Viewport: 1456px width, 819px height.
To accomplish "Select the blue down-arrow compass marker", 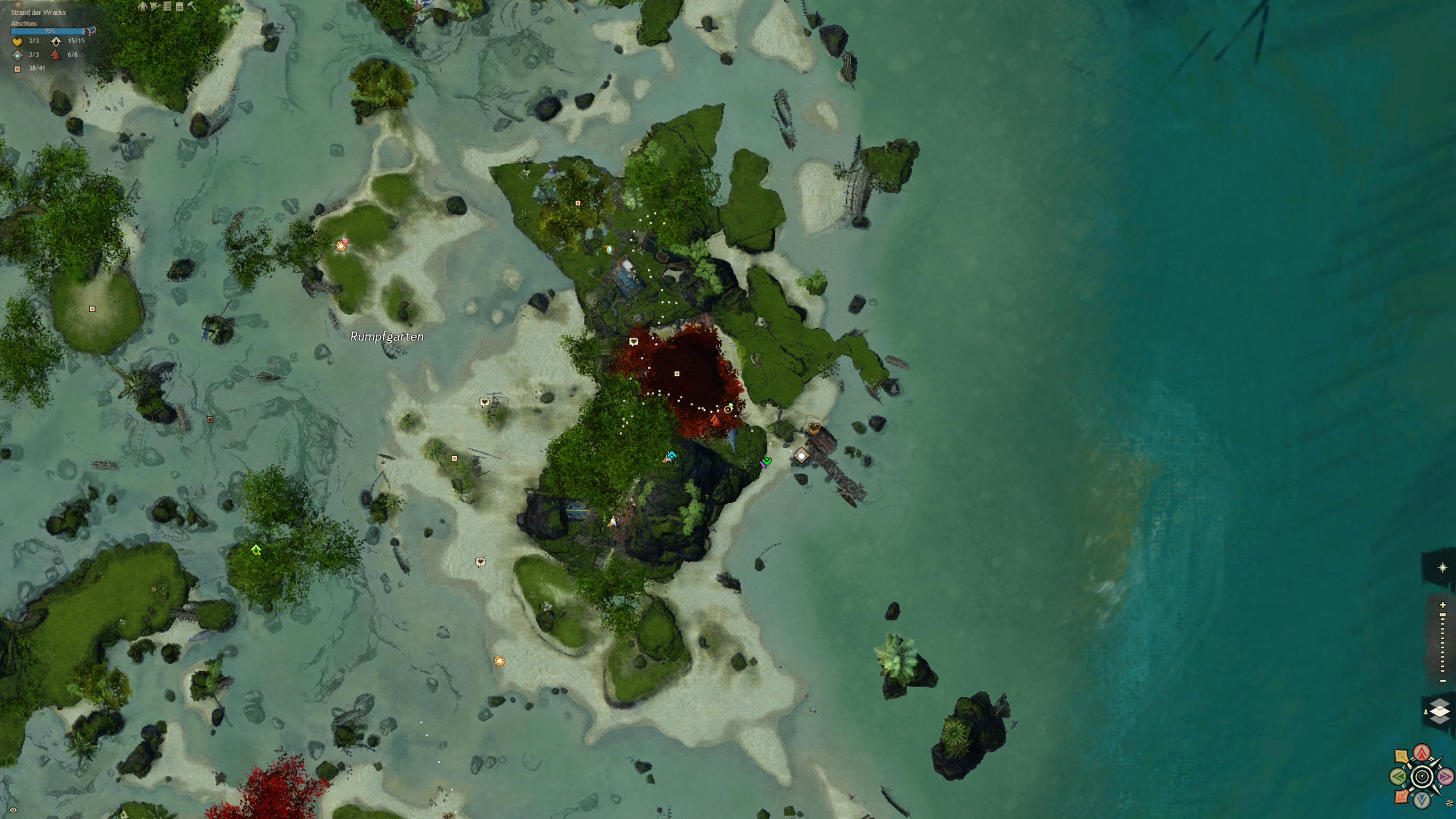I will coord(1422,800).
